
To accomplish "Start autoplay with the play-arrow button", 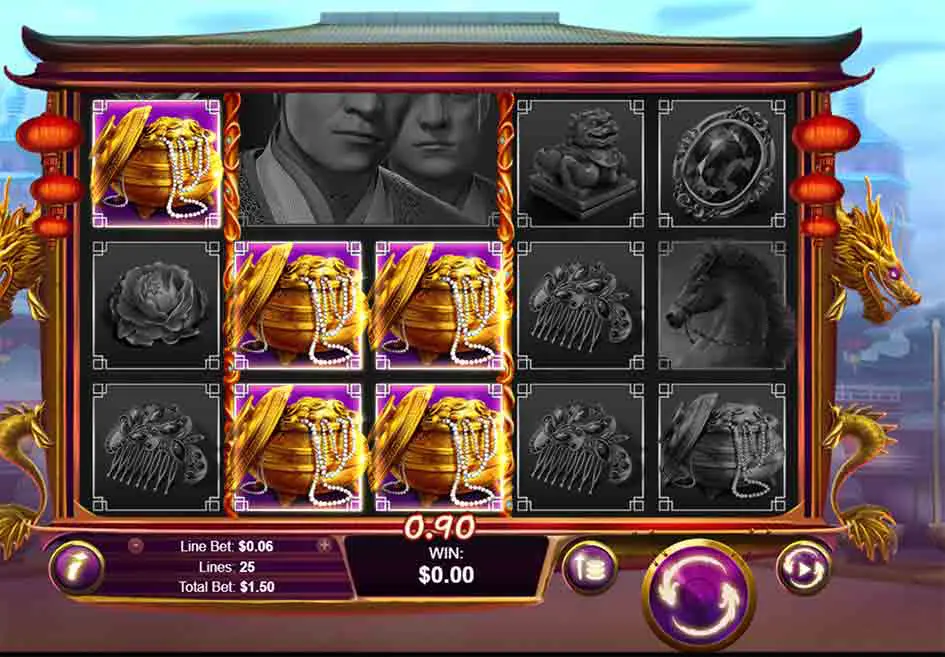I will [x=803, y=568].
